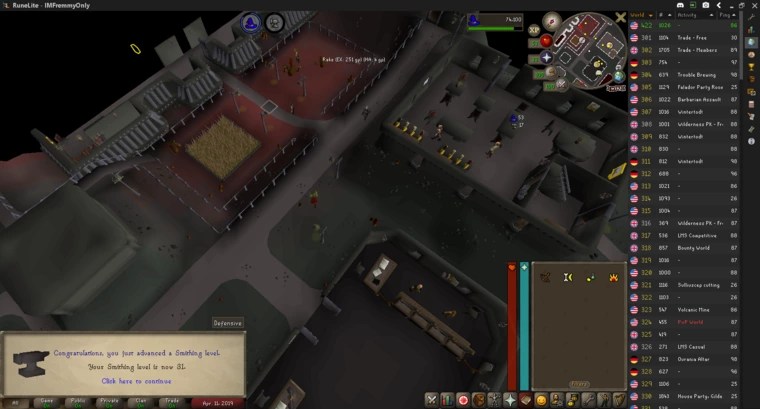Toggle the XP drops button
This screenshot has height=409, width=760.
point(534,30)
